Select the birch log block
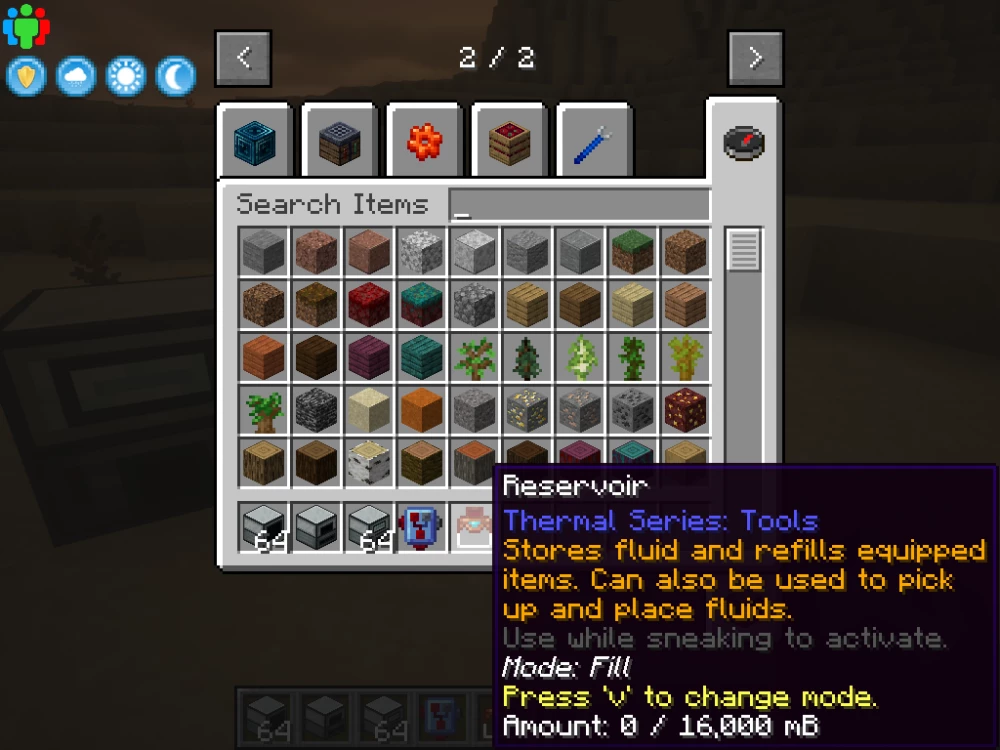This screenshot has height=750, width=1000. [x=369, y=461]
